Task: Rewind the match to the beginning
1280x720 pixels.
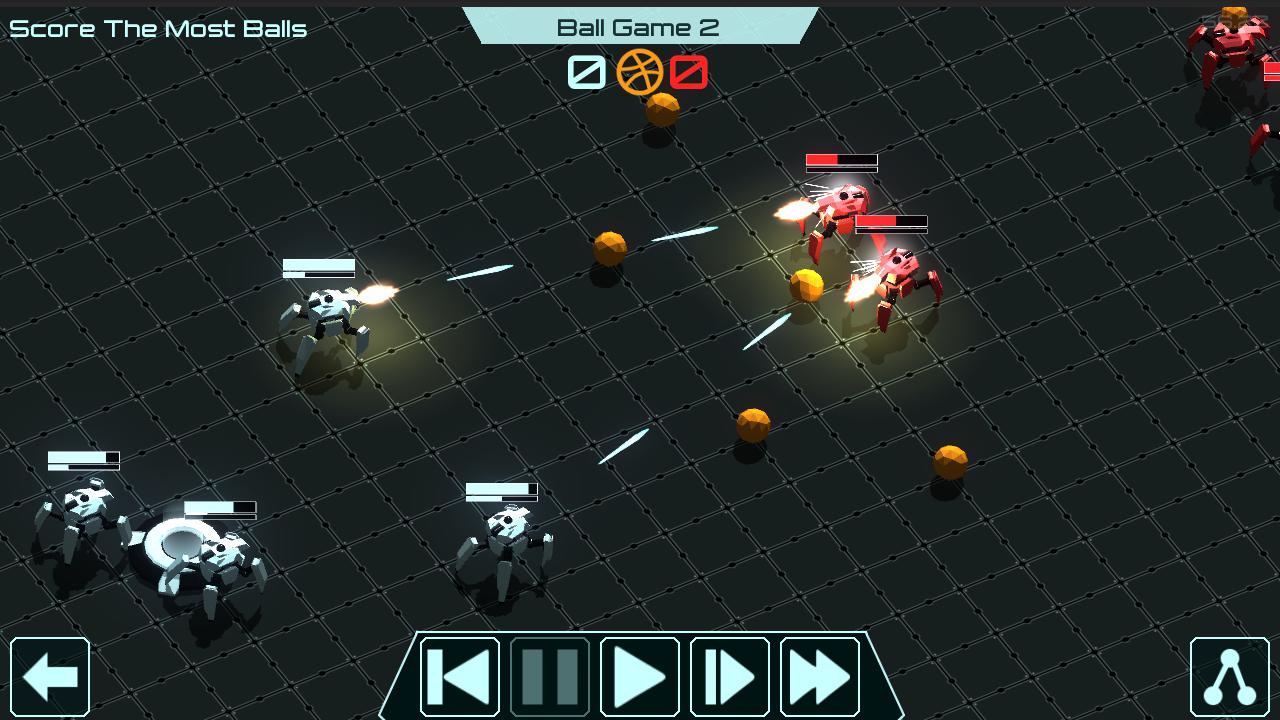Action: point(459,677)
